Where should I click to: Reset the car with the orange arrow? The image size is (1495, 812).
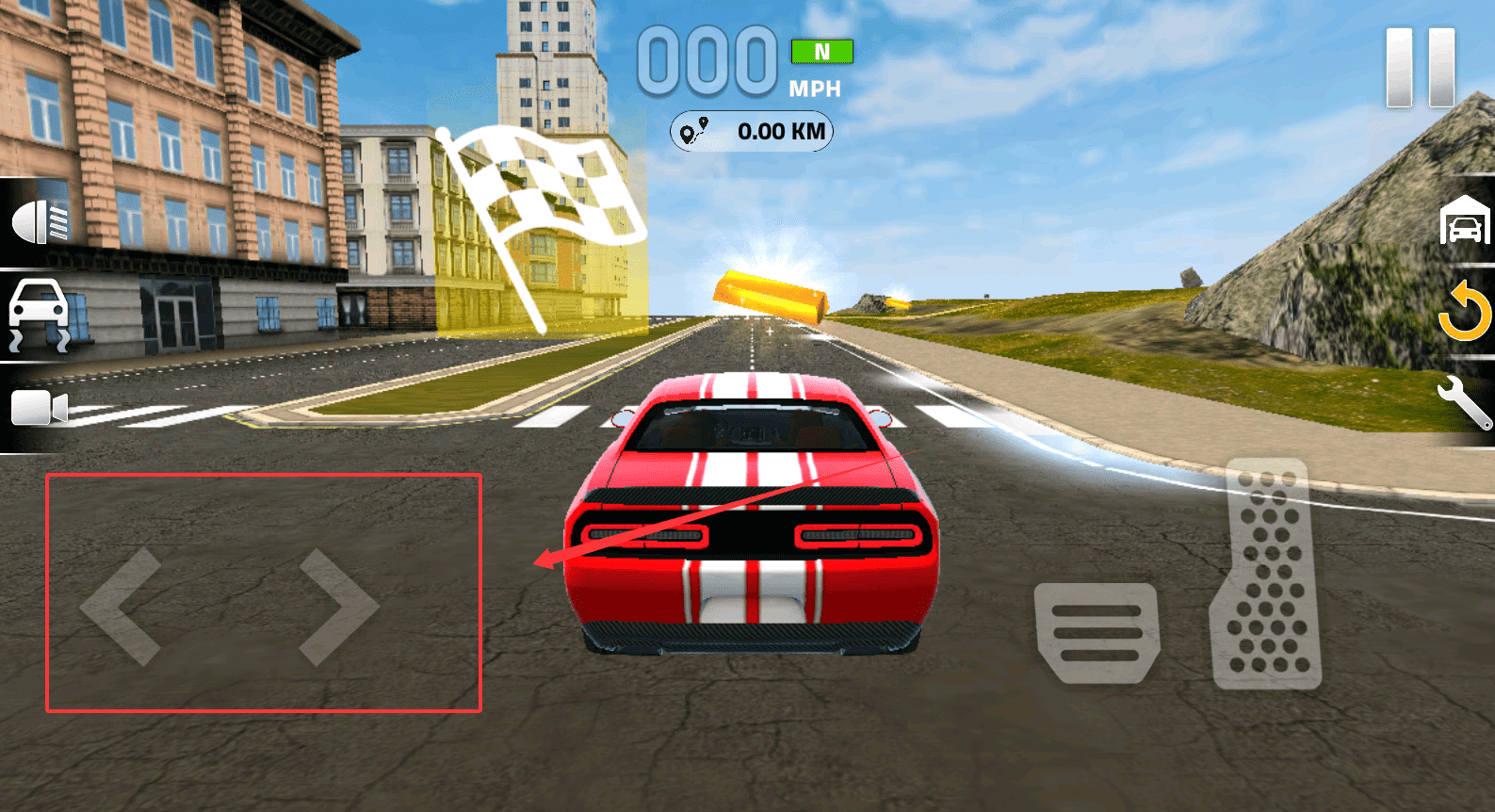click(1464, 311)
